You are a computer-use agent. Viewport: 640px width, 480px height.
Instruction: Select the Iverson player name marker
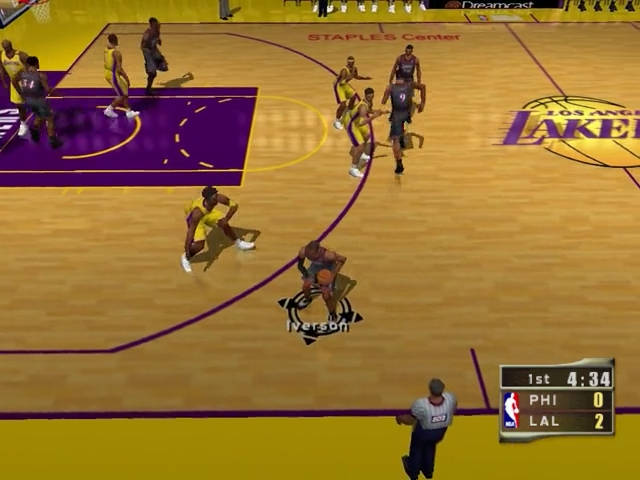pos(318,325)
